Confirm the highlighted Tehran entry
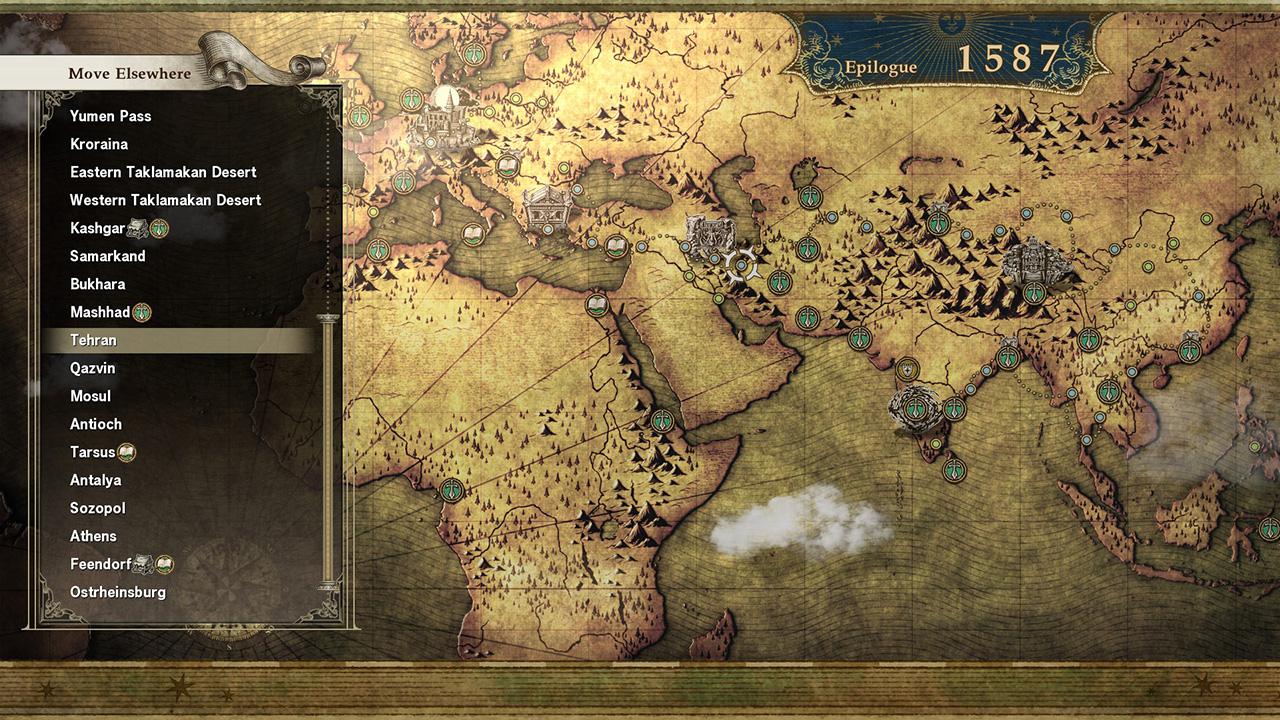 point(94,340)
